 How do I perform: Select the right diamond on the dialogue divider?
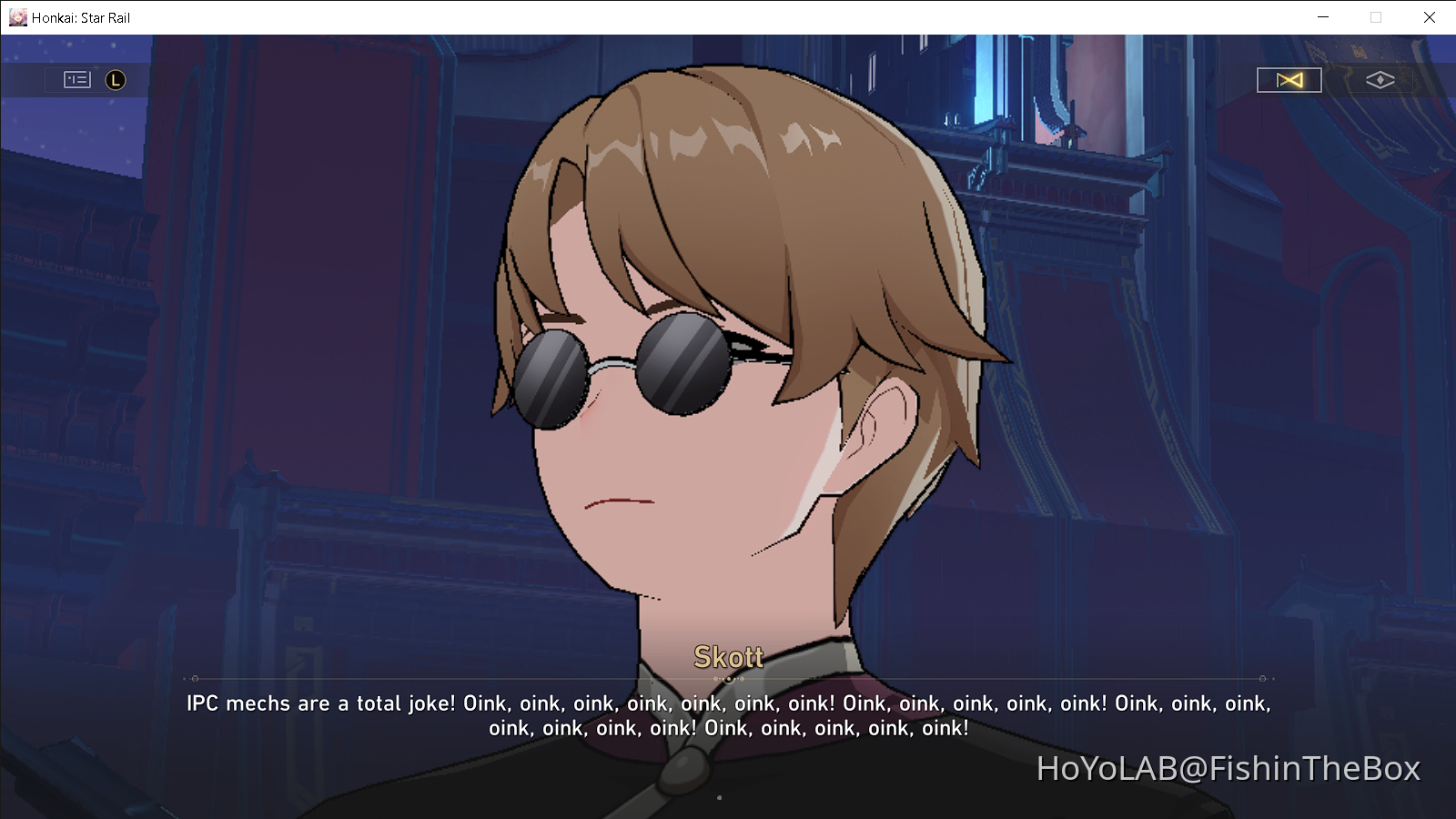click(1262, 677)
